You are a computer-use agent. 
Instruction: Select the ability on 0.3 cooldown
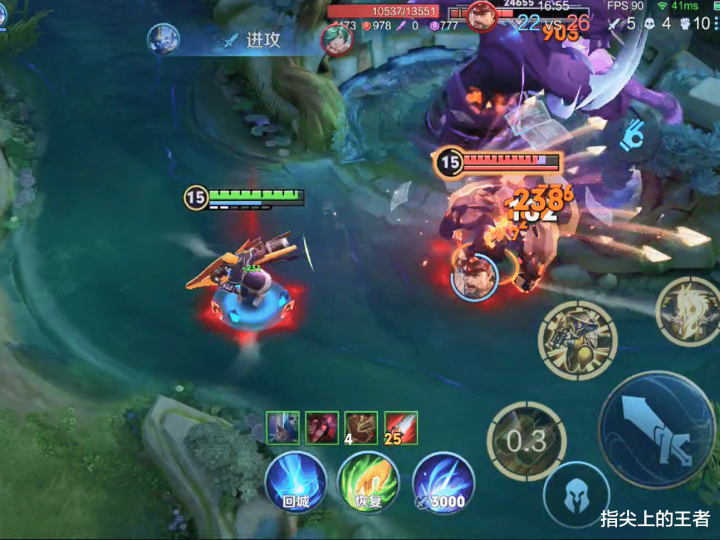pos(526,441)
